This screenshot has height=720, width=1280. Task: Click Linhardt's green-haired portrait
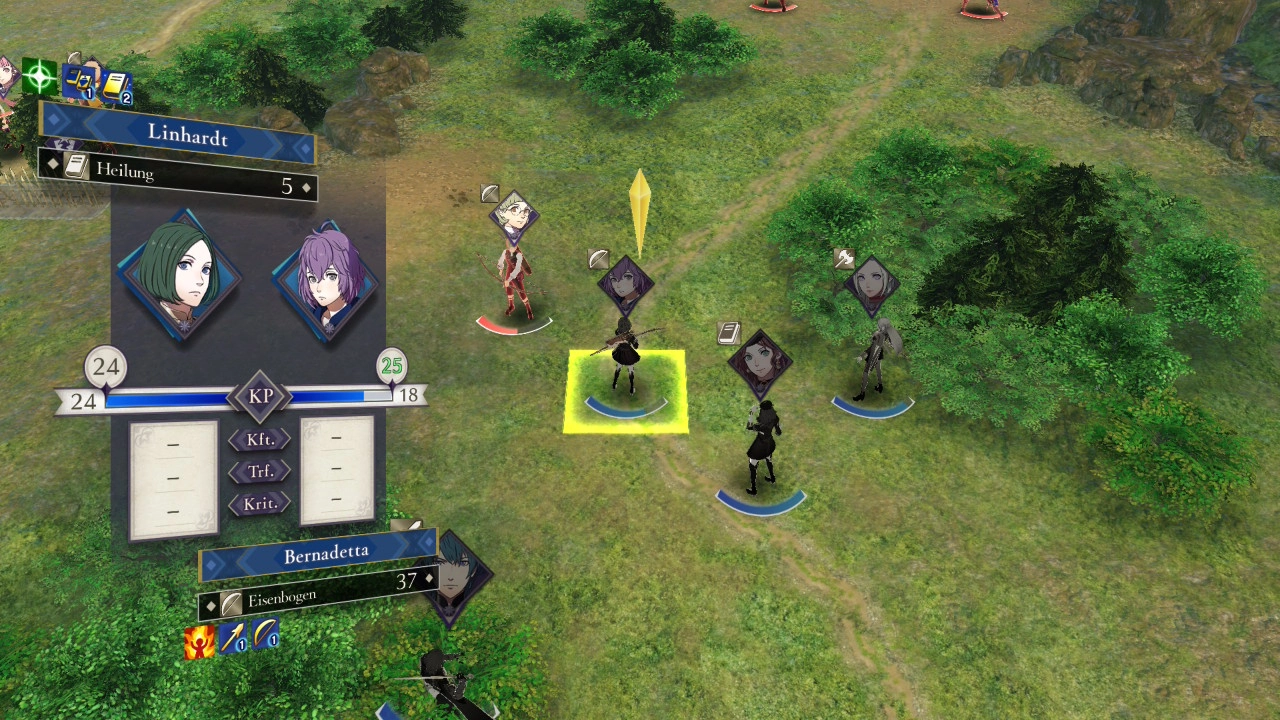tap(178, 274)
